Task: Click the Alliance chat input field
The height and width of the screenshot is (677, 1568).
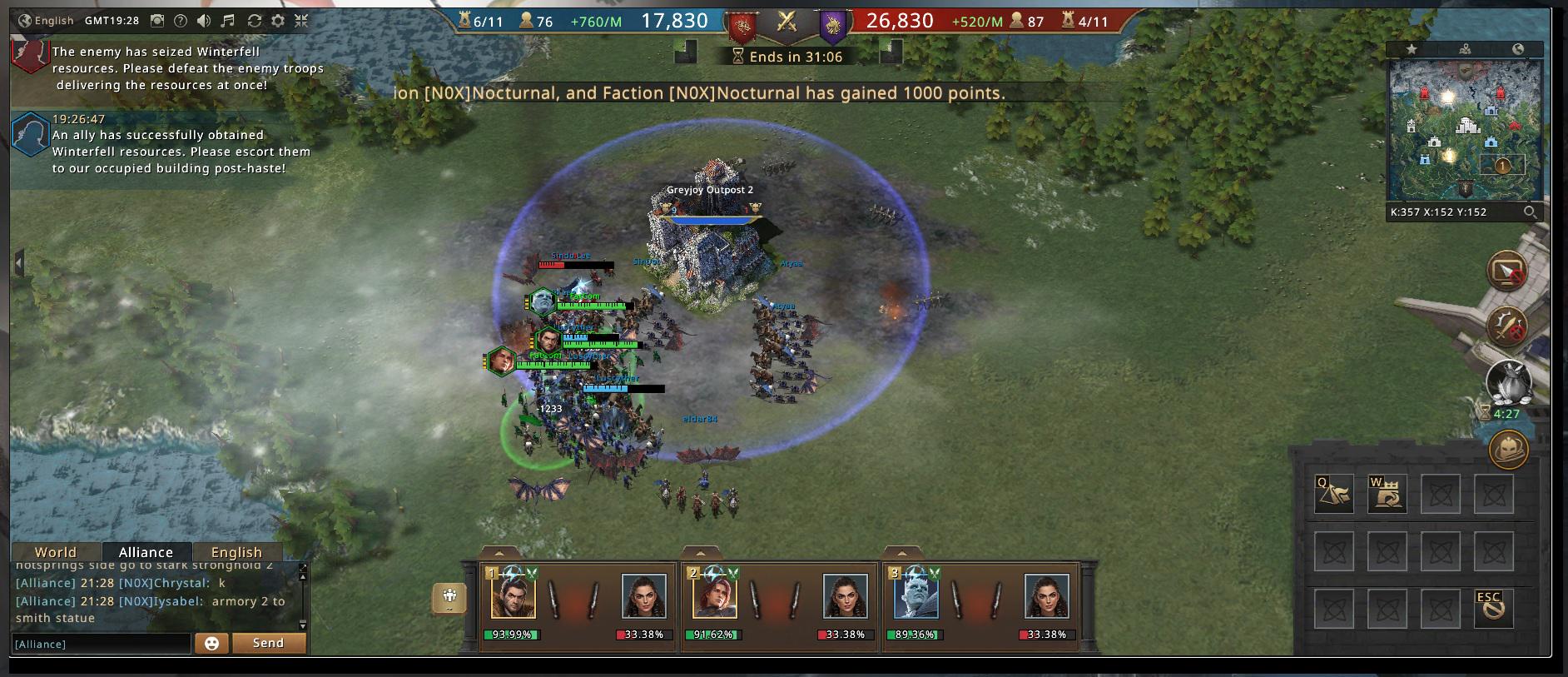Action: click(x=101, y=644)
